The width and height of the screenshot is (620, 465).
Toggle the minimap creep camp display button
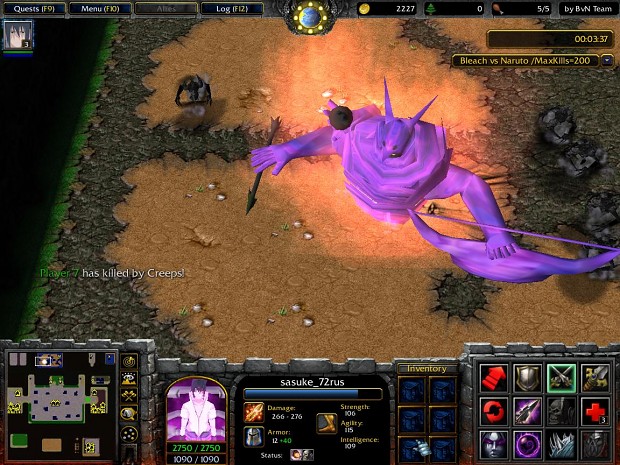(129, 412)
